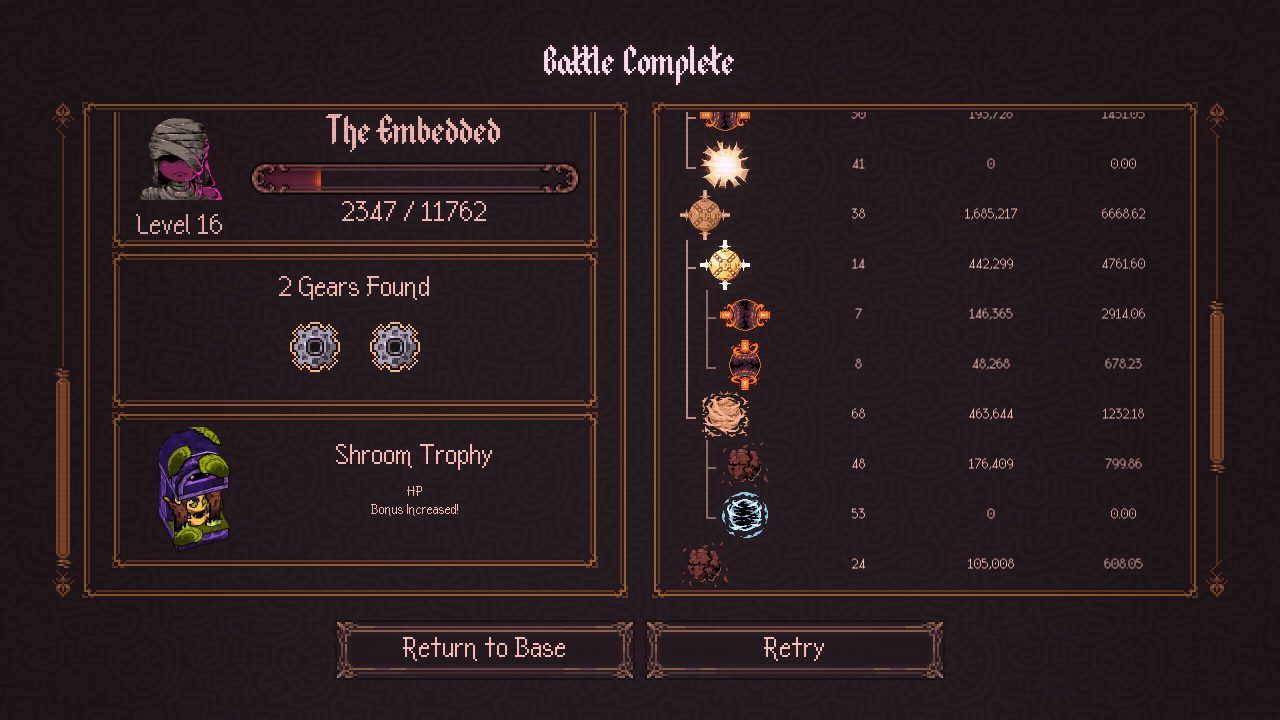This screenshot has height=720, width=1280.
Task: Choose the row with 146,365 damage
Action: coord(924,314)
